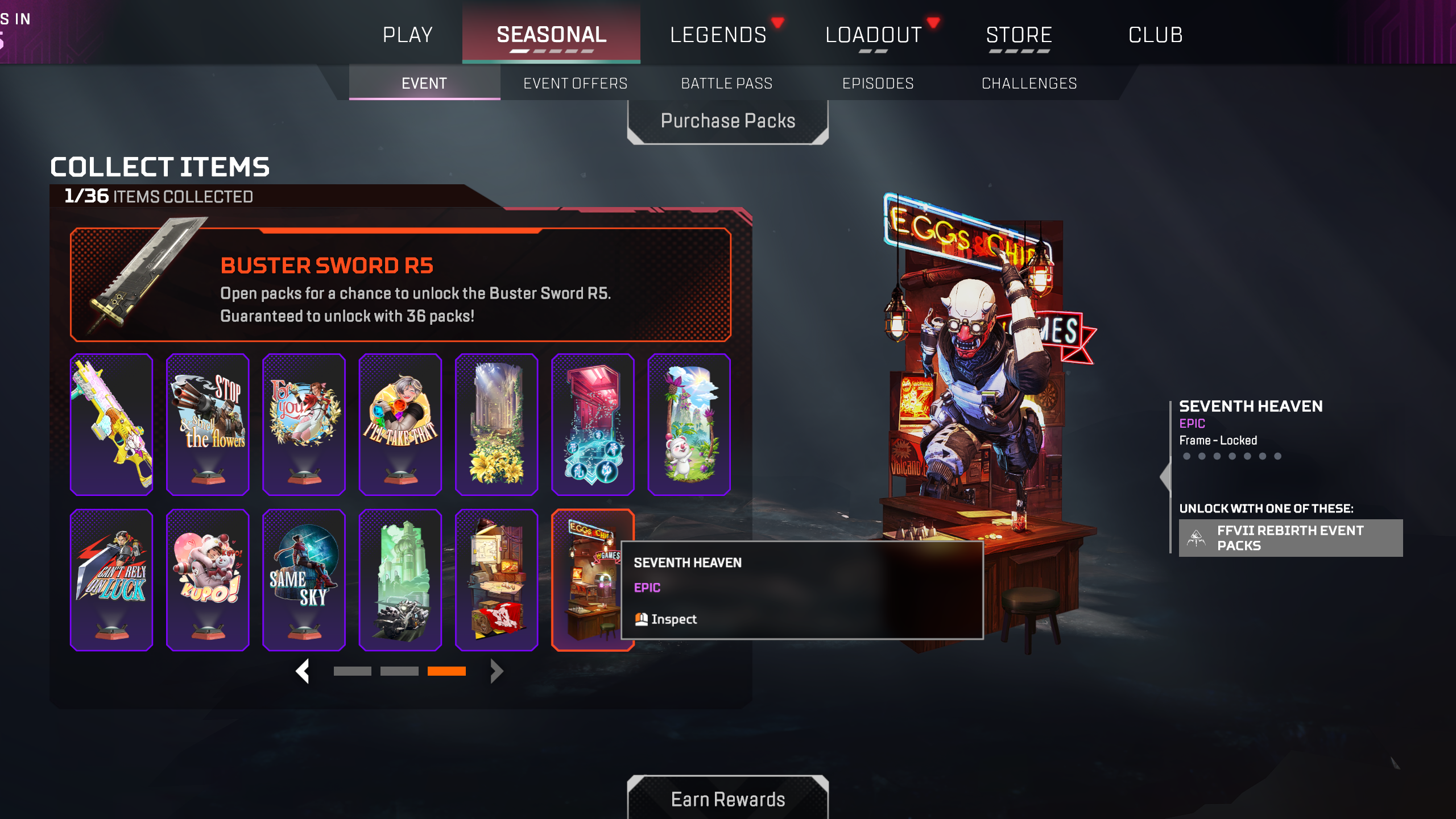Go to the Club section
This screenshot has width=1456, height=819.
[x=1156, y=34]
